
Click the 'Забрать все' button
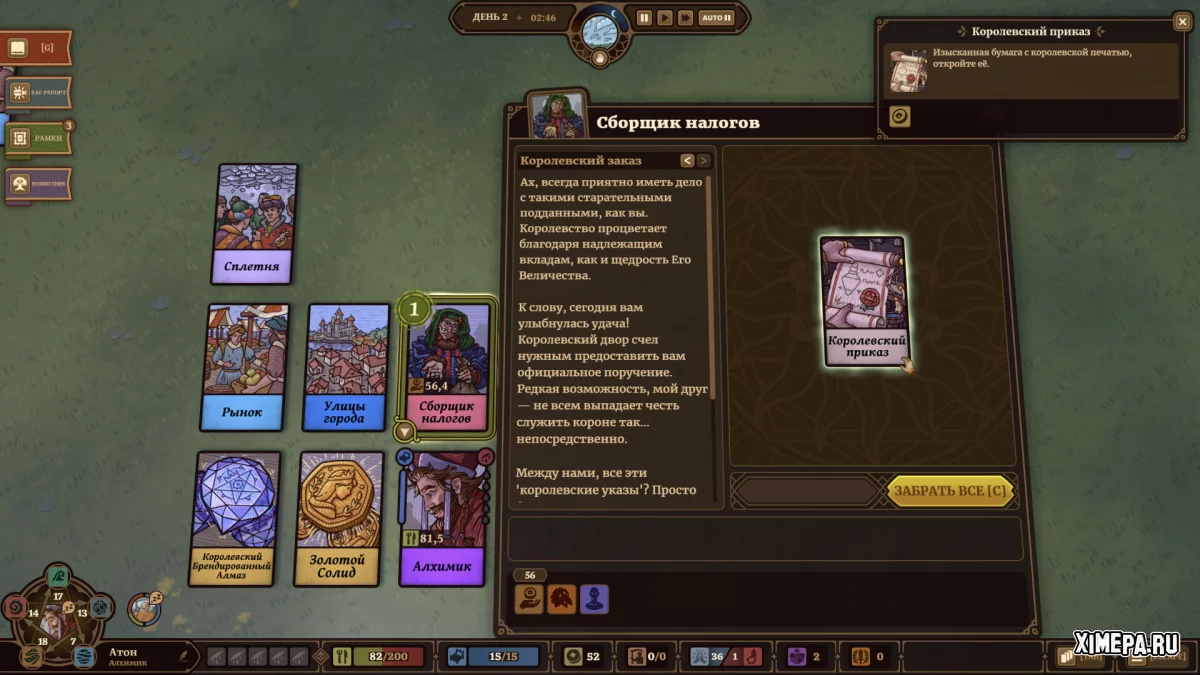950,491
